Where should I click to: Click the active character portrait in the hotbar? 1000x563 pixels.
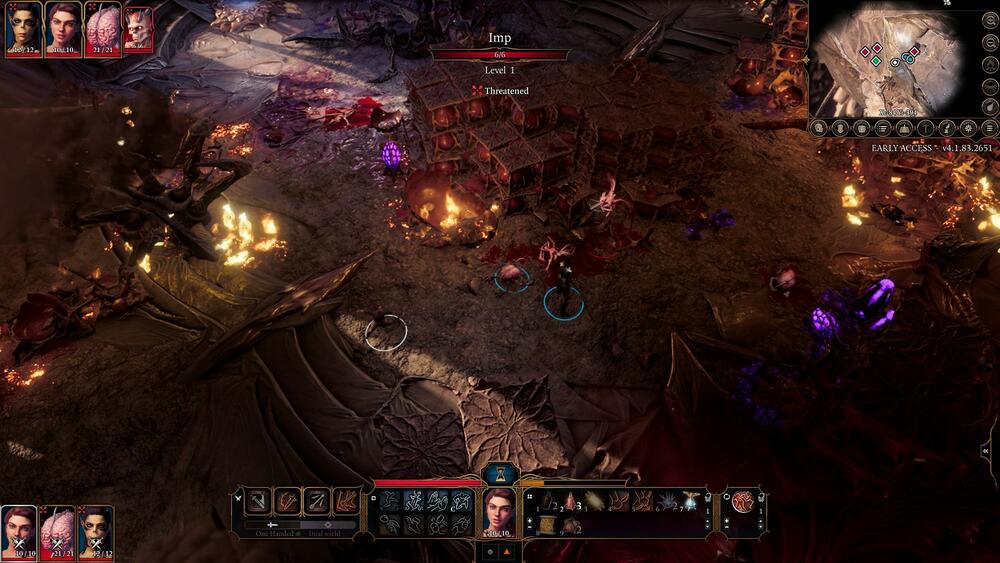(499, 510)
